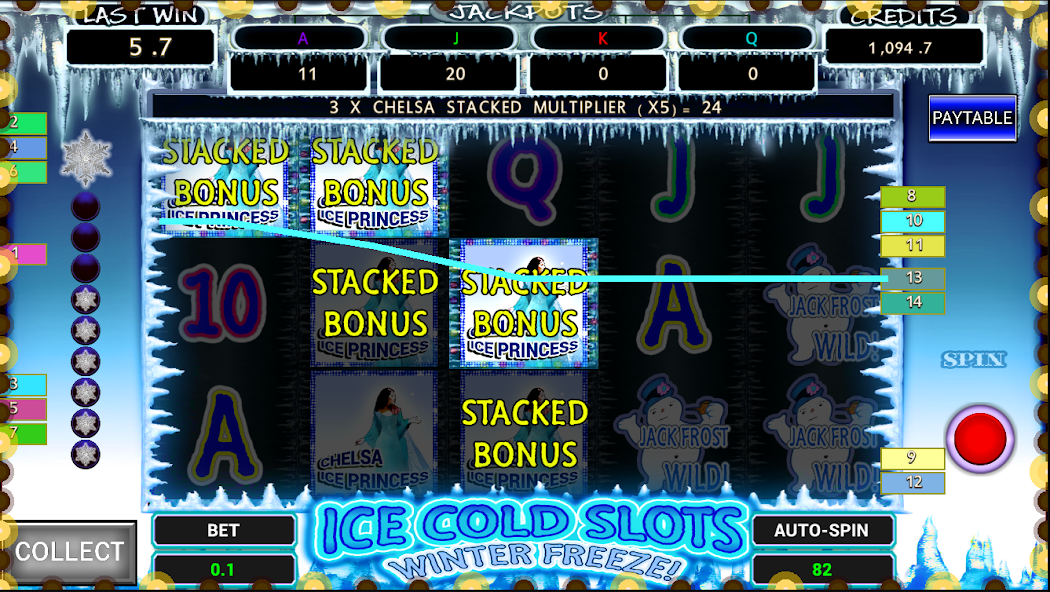Image resolution: width=1050 pixels, height=592 pixels.
Task: Choose payline marker number 9
Action: coord(912,459)
